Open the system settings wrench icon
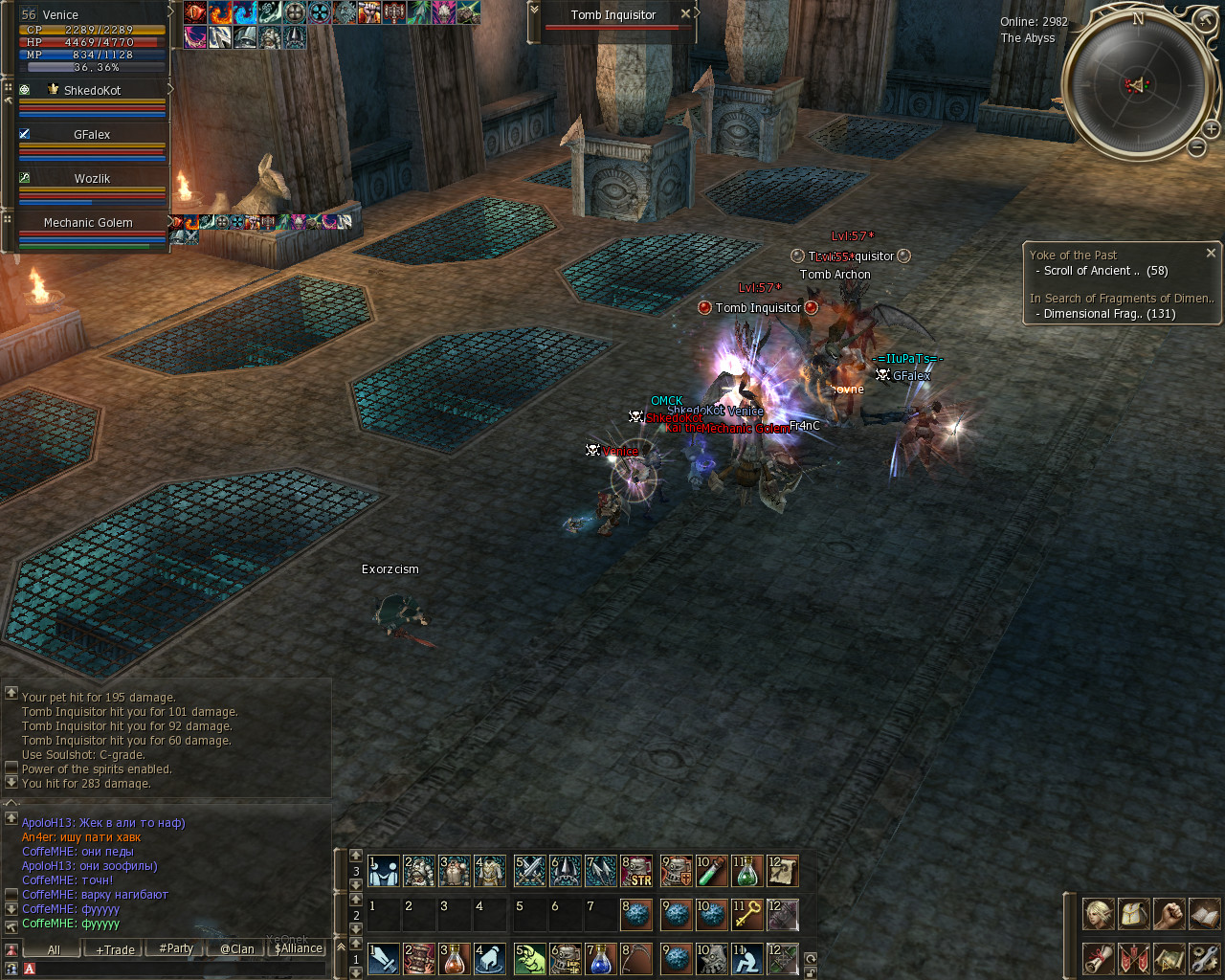 coord(1204,958)
